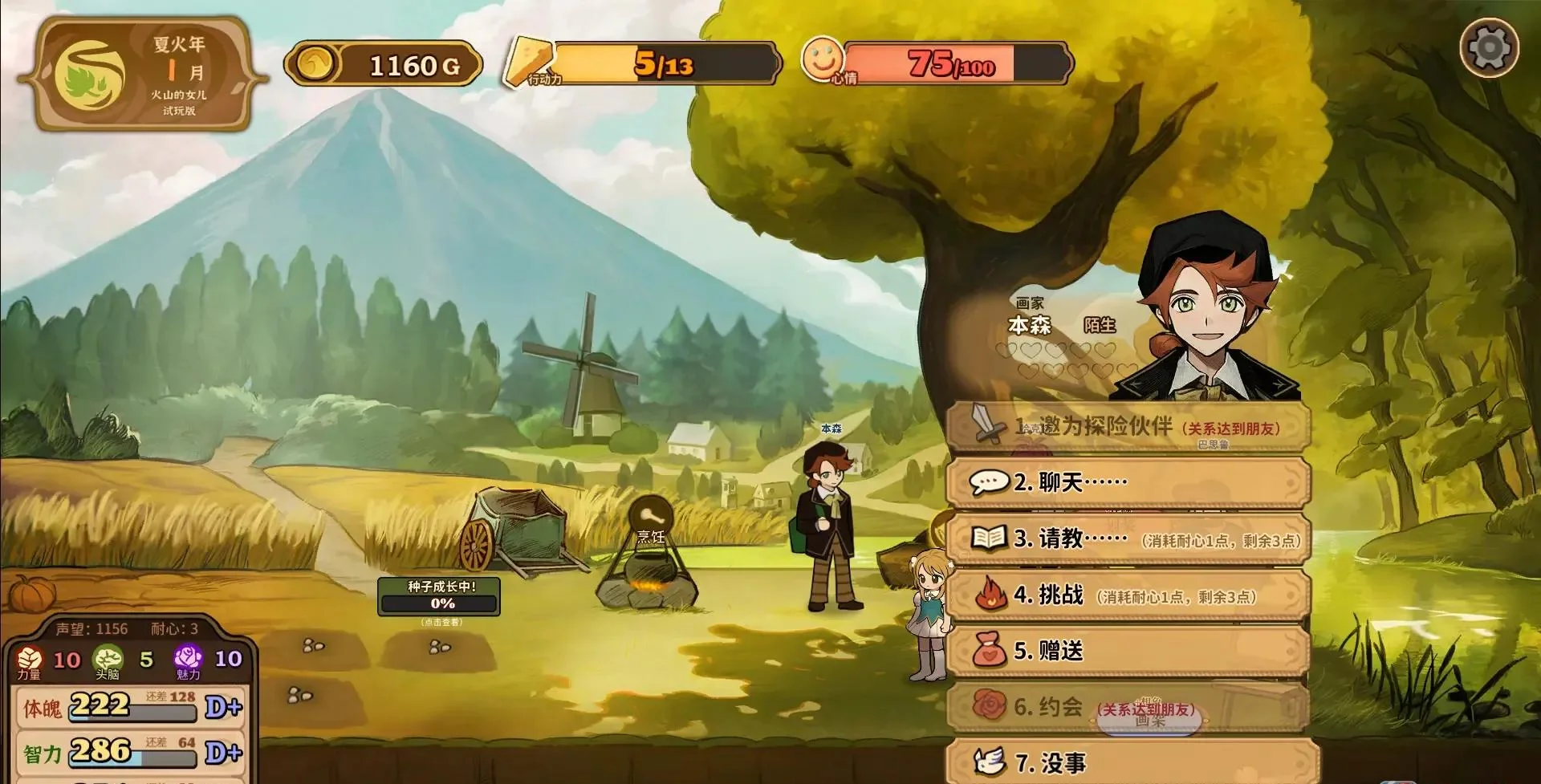This screenshot has width=1541, height=784.
Task: Select 没事 to end the conversation
Action: pos(1128,762)
